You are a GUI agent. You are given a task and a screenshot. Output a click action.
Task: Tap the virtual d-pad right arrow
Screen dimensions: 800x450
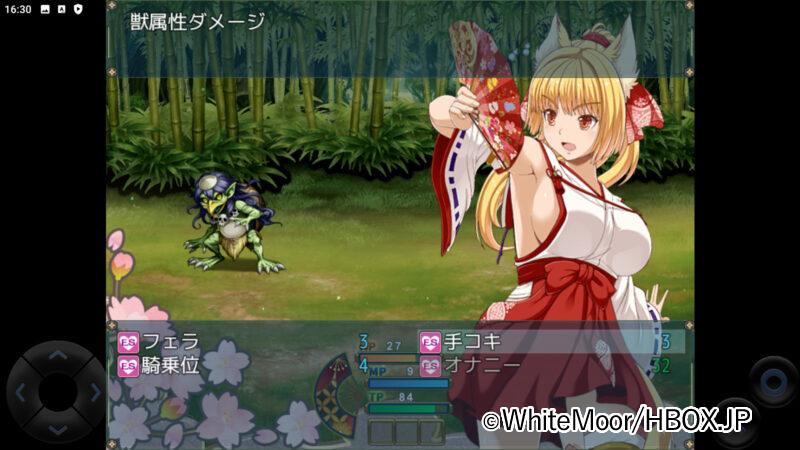tap(94, 392)
